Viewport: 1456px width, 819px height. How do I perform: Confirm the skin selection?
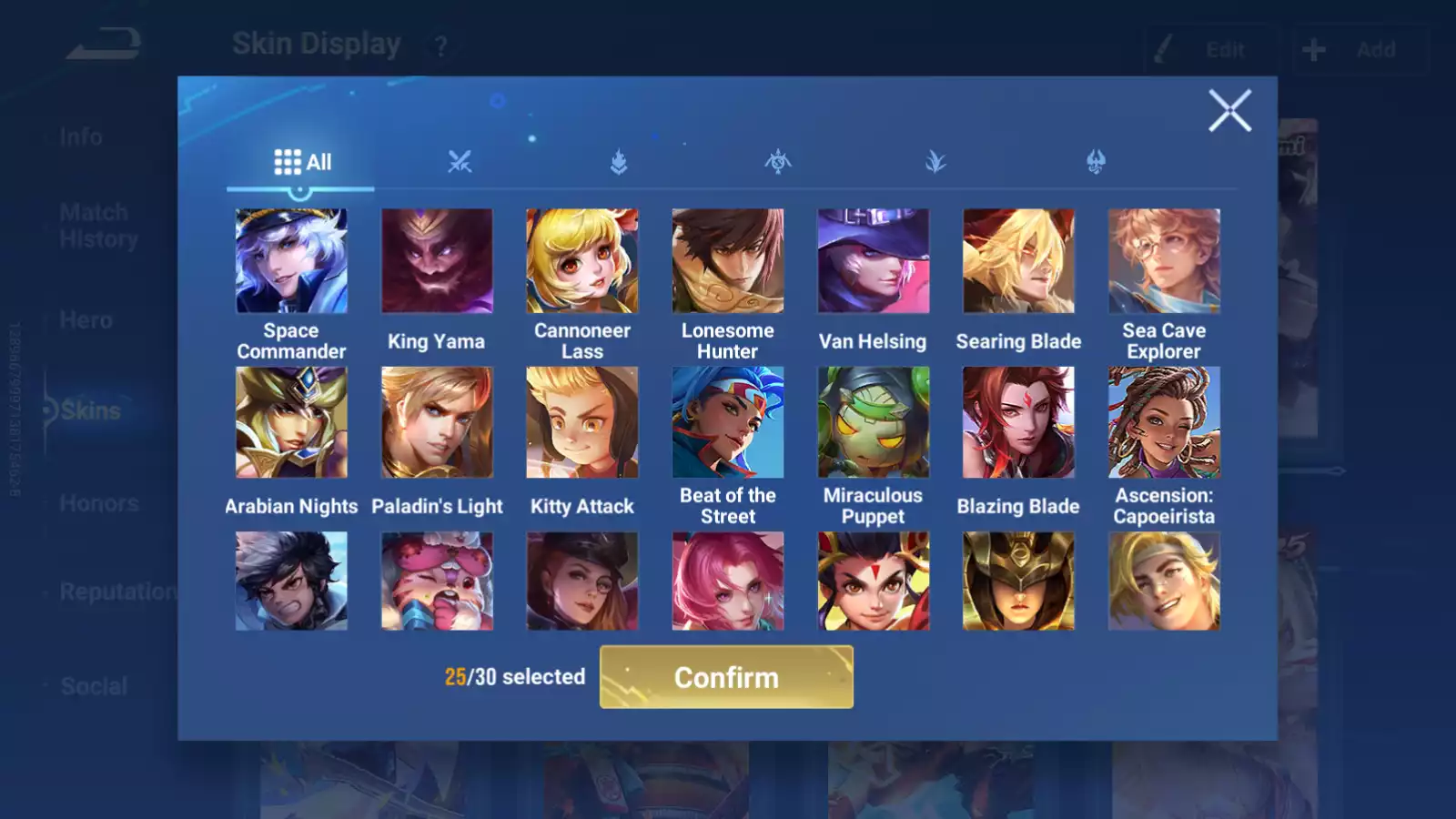tap(726, 677)
